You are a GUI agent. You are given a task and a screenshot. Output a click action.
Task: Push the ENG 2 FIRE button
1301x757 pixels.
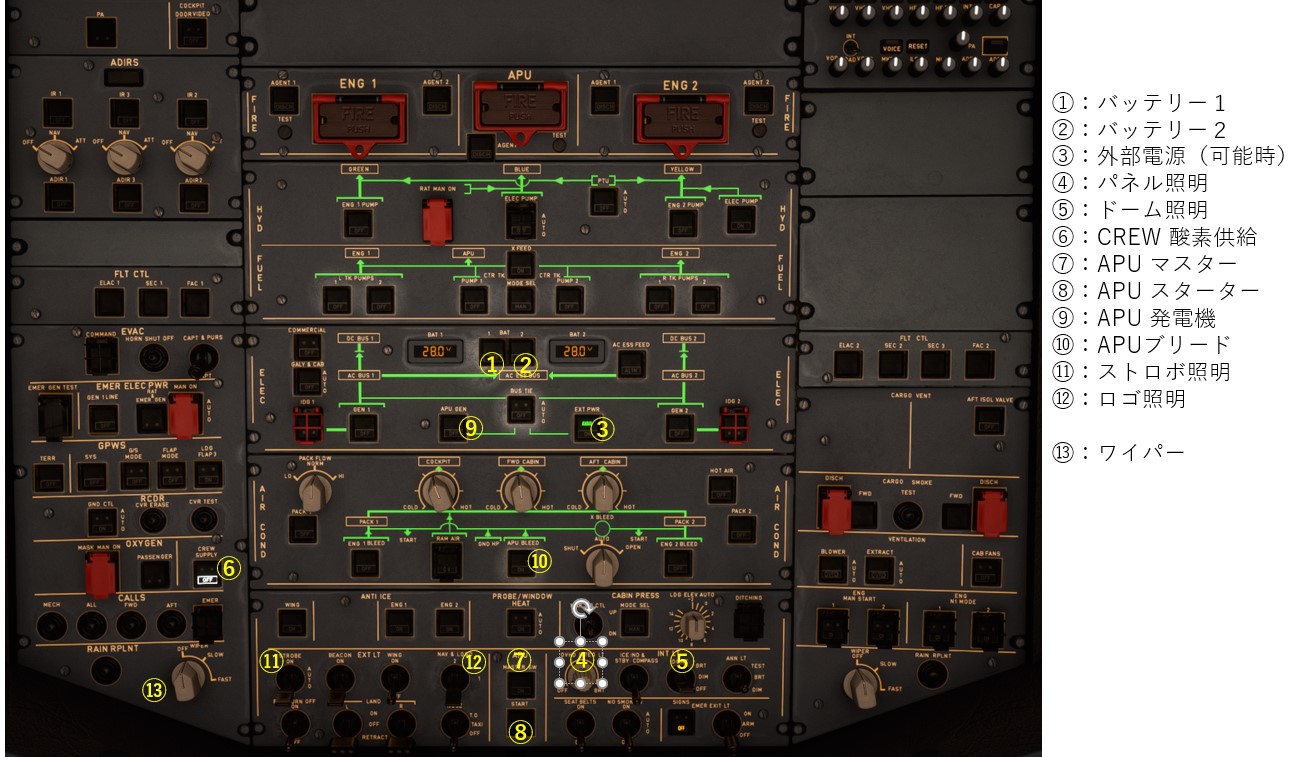(680, 113)
